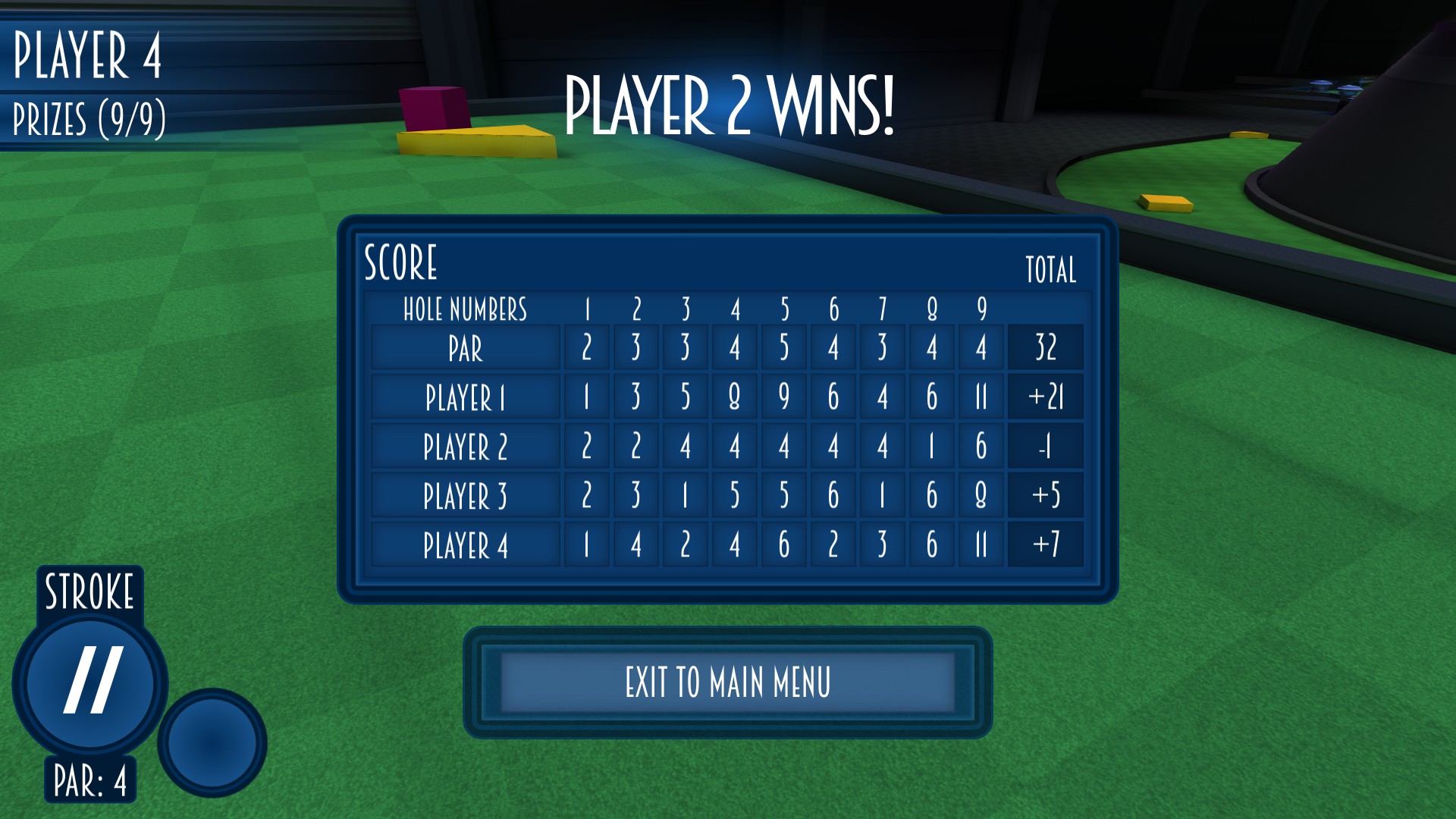Click the PLAYER 4 name in the top left
The height and width of the screenshot is (819, 1456).
87,53
